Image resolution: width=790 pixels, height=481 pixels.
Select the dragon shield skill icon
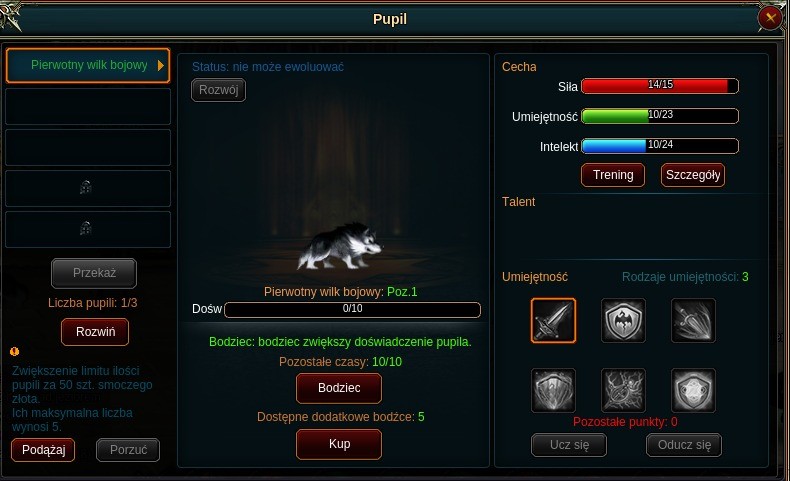point(623,321)
